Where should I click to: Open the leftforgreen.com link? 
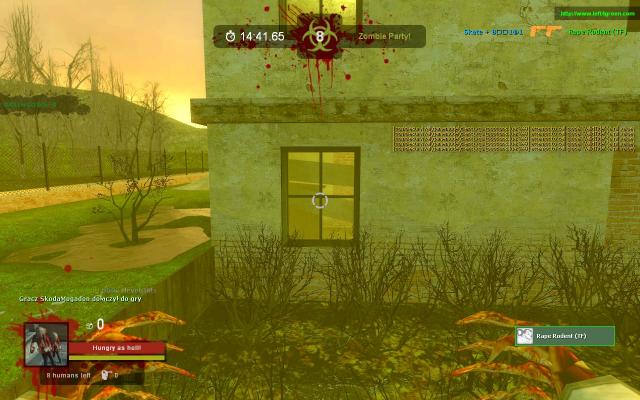(x=596, y=13)
